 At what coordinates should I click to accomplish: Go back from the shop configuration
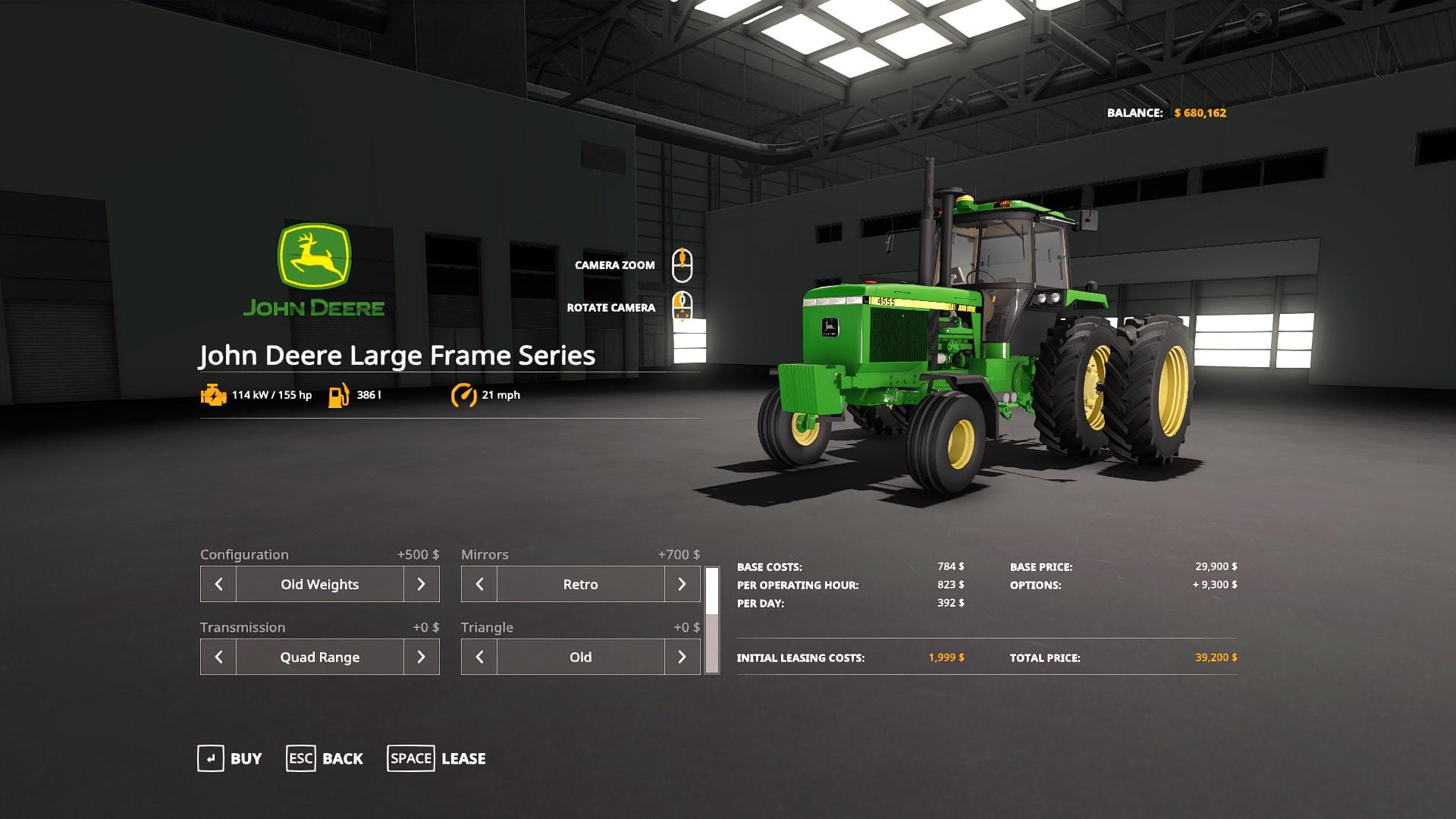(325, 758)
